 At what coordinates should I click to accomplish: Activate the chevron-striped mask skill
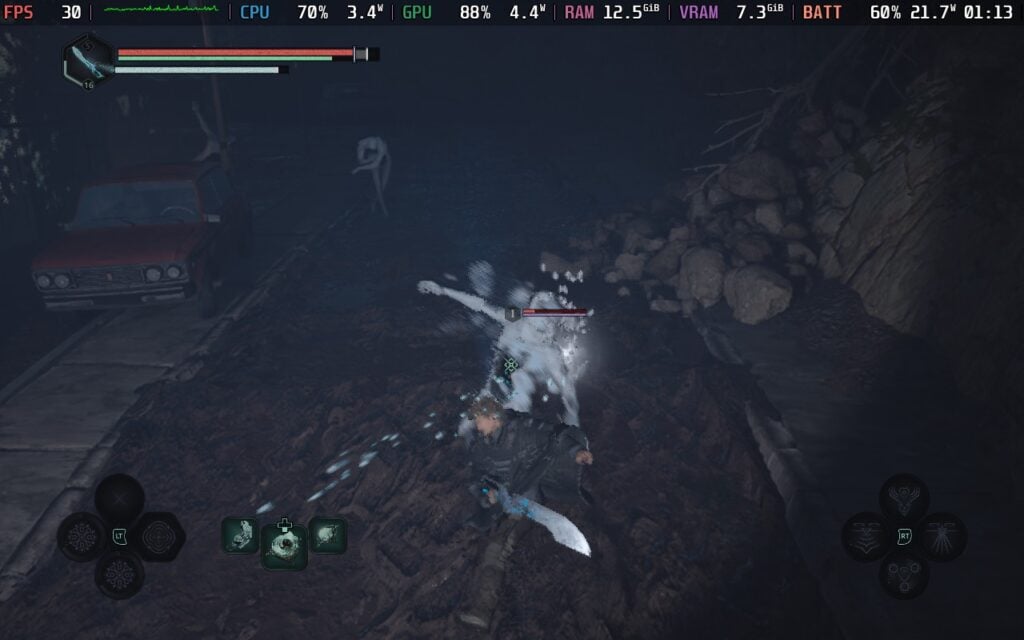[x=866, y=537]
